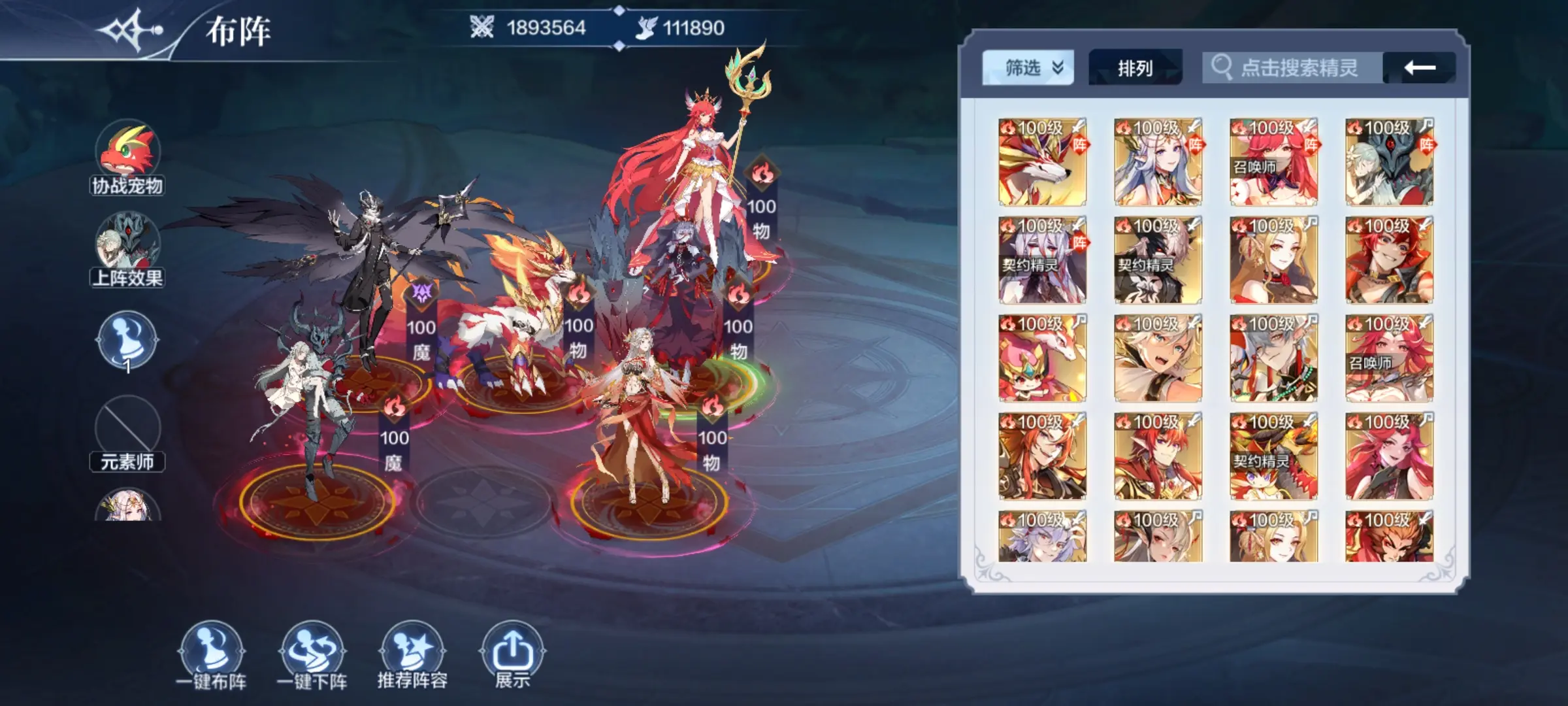The image size is (1568, 706).
Task: Click the 排列 sort button
Action: click(1135, 68)
